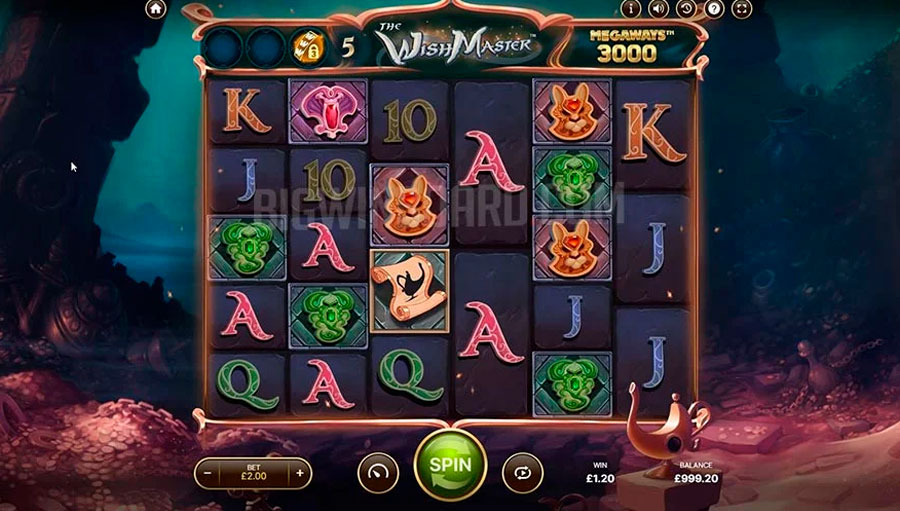Mute the game sound

(x=658, y=9)
